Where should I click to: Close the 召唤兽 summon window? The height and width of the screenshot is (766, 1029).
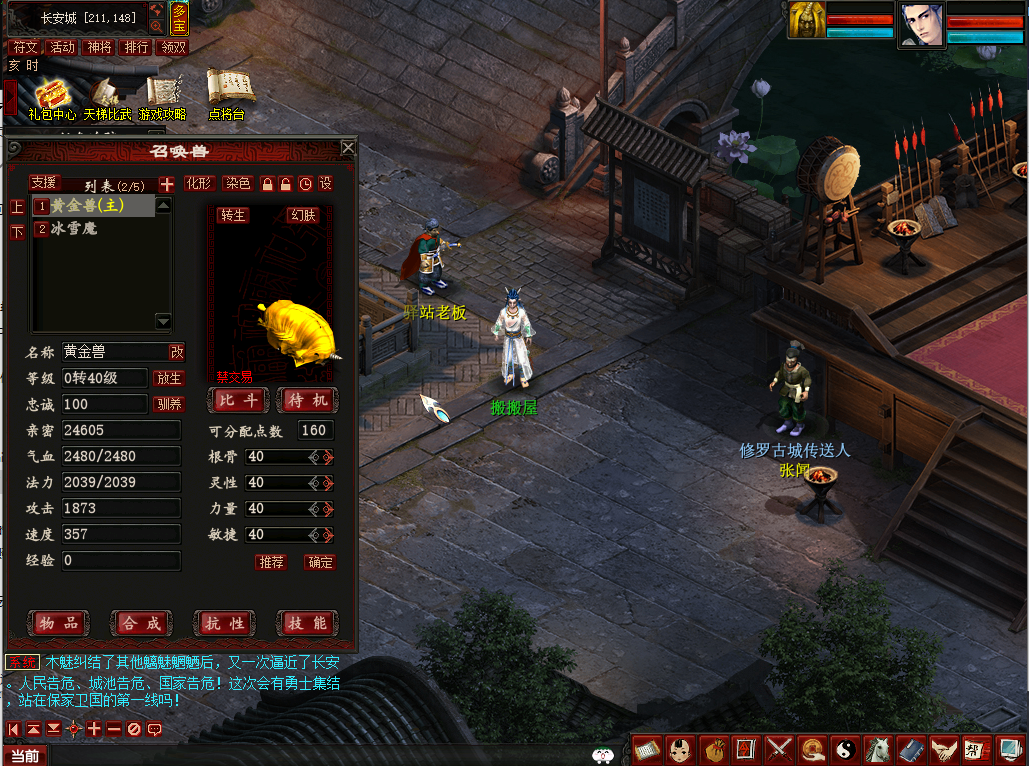[x=348, y=148]
